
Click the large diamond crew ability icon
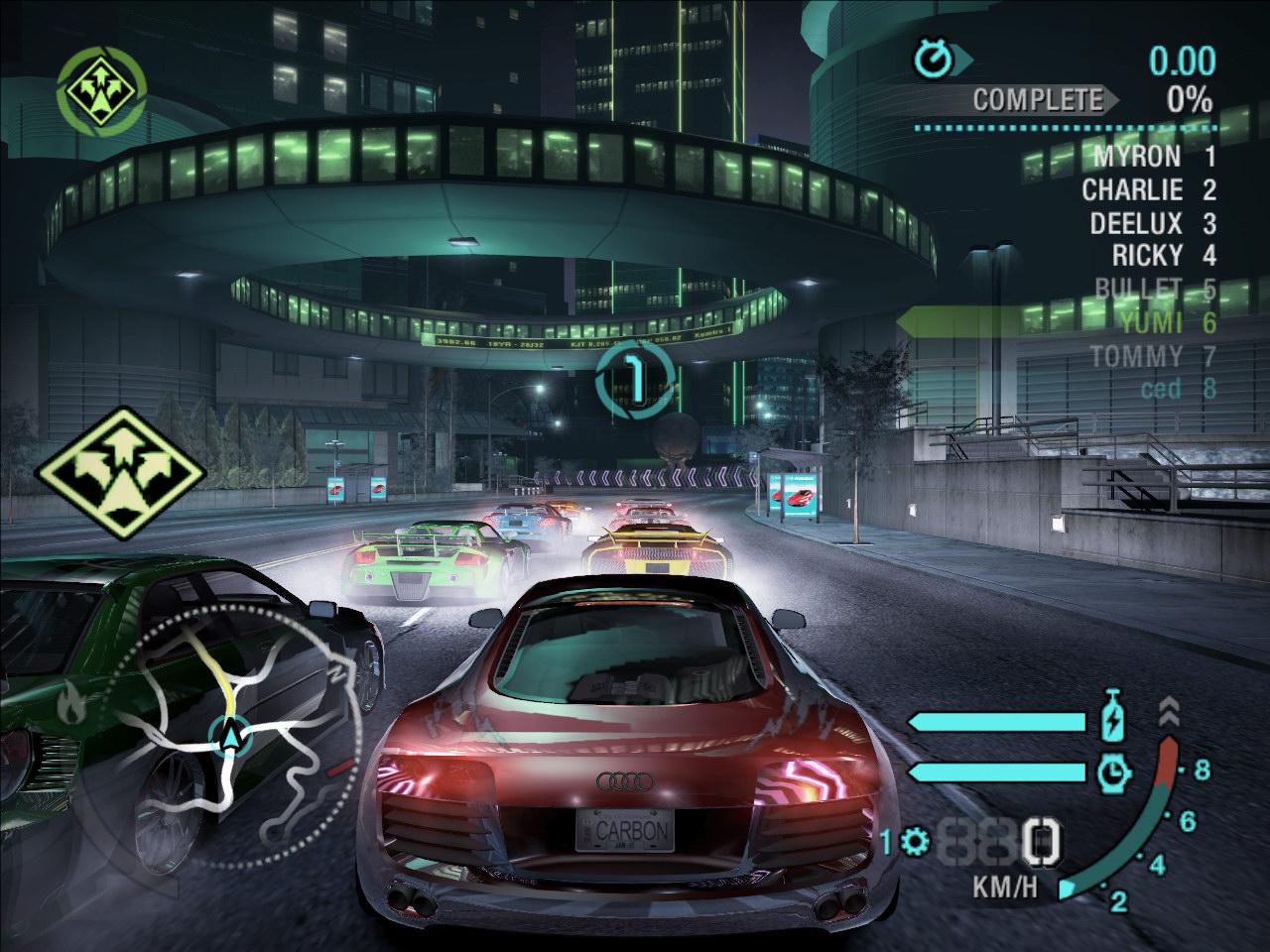pos(121,468)
